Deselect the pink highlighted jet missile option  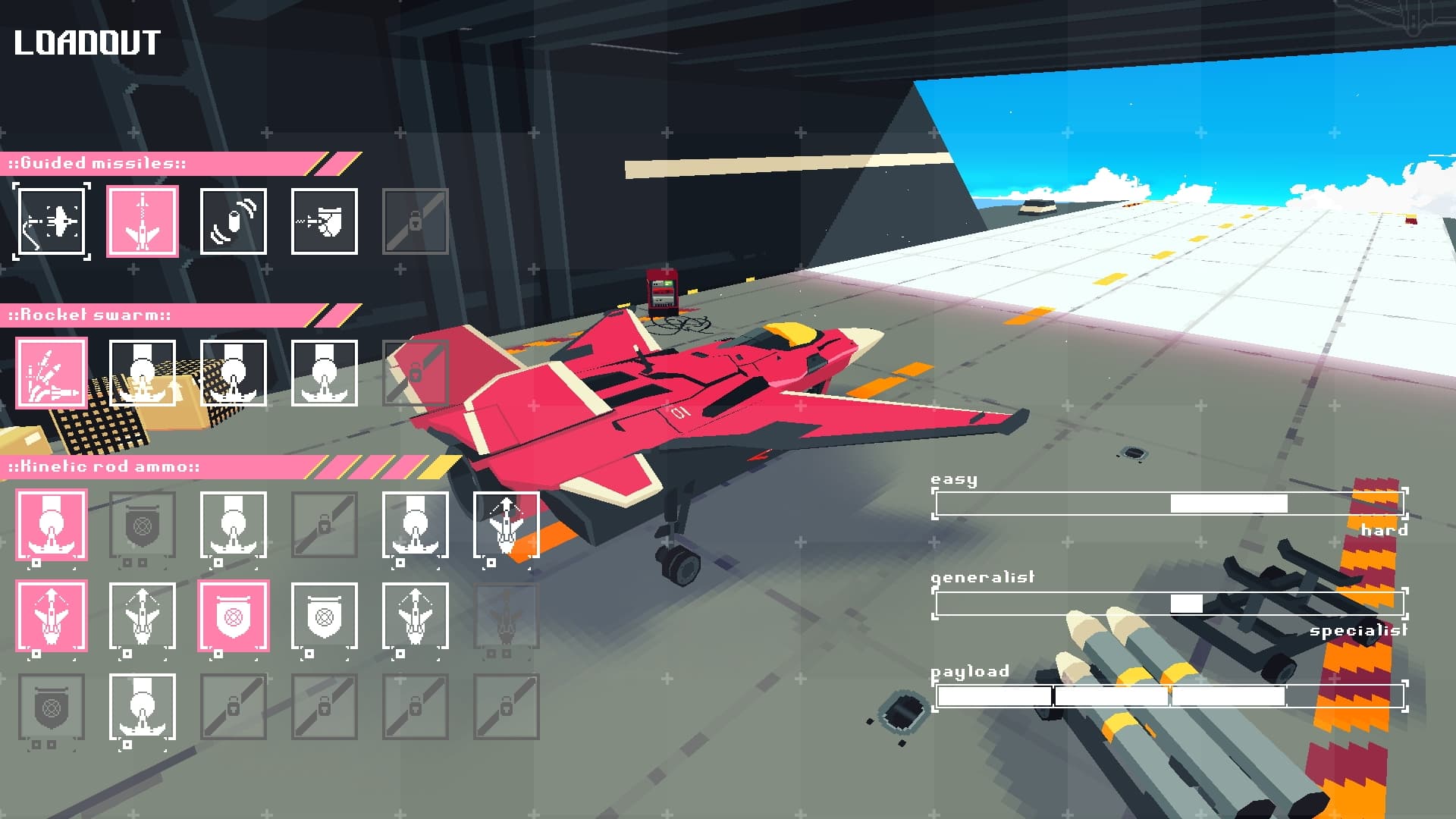pyautogui.click(x=143, y=221)
